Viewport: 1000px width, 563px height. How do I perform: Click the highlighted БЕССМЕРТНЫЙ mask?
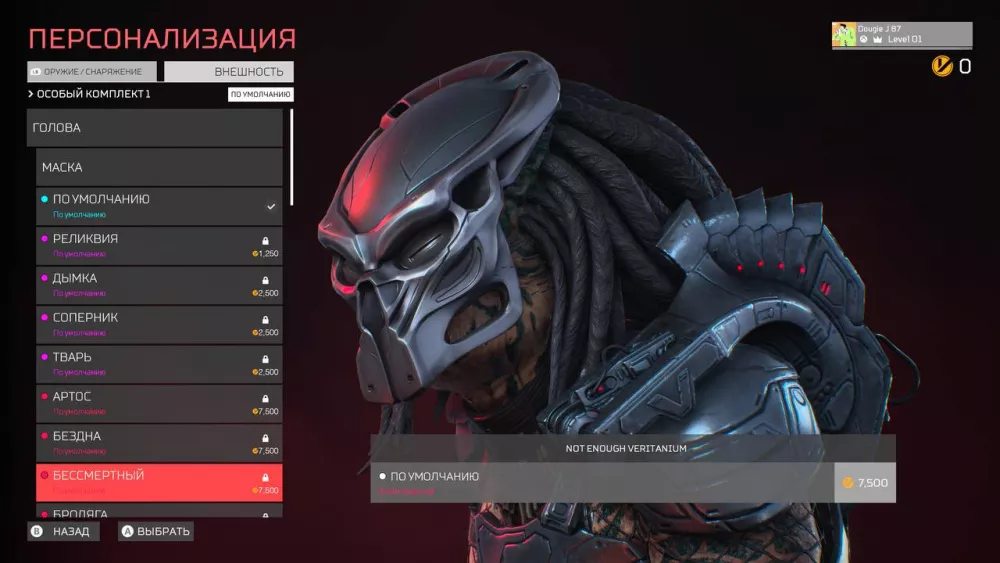[x=159, y=482]
